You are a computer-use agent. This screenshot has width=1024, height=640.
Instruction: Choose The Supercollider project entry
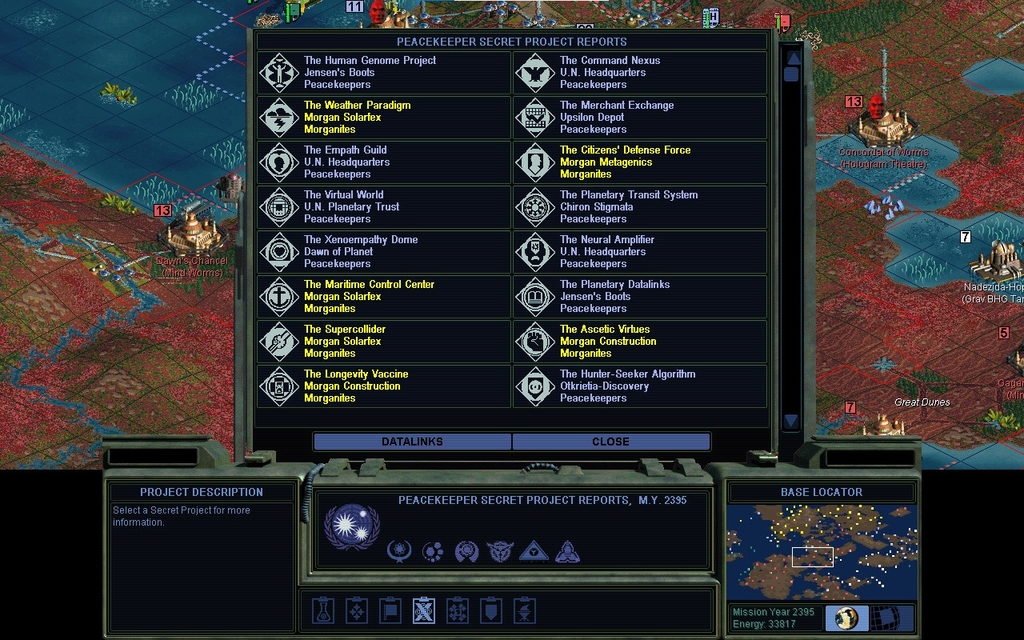coord(384,341)
